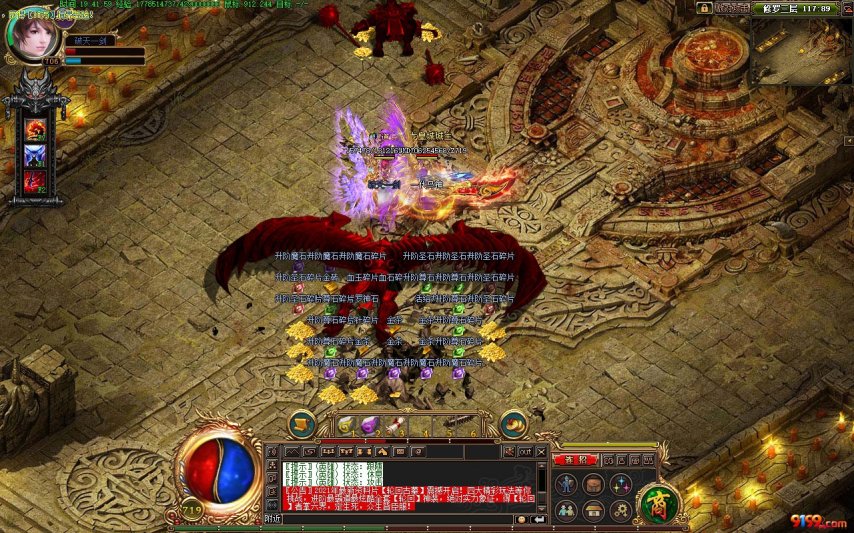
Task: Open the bag icon in the menu panel
Action: tap(593, 484)
